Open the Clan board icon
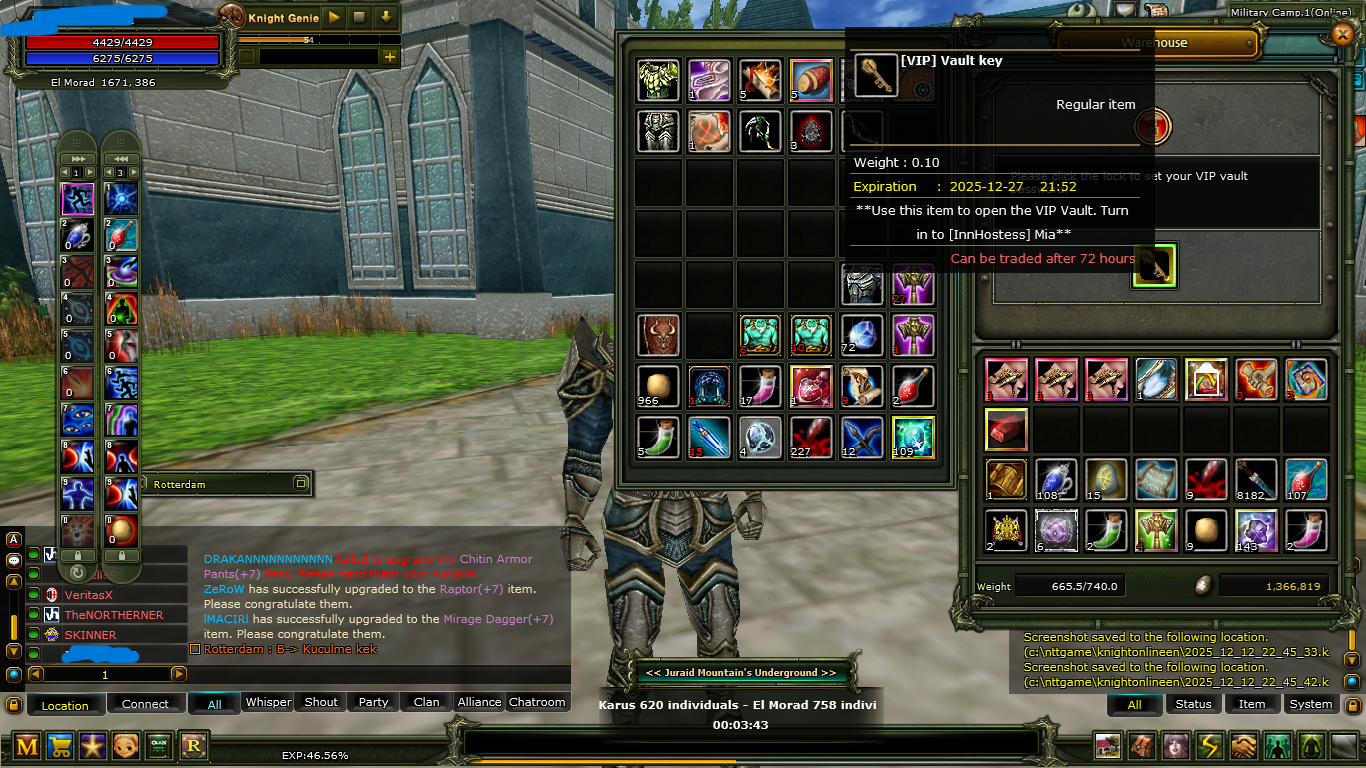This screenshot has width=1366, height=768. (159, 745)
